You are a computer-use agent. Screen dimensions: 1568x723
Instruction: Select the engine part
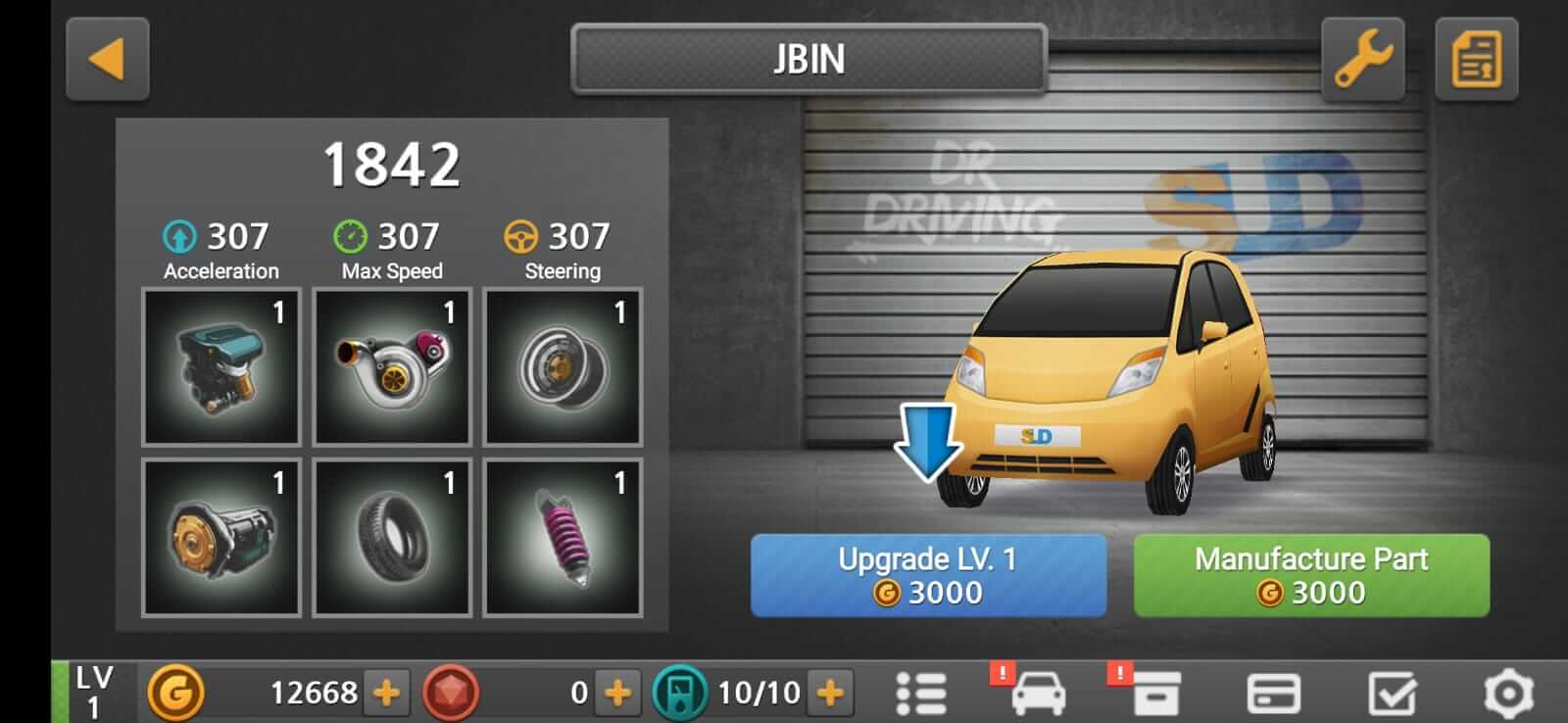[x=220, y=365]
